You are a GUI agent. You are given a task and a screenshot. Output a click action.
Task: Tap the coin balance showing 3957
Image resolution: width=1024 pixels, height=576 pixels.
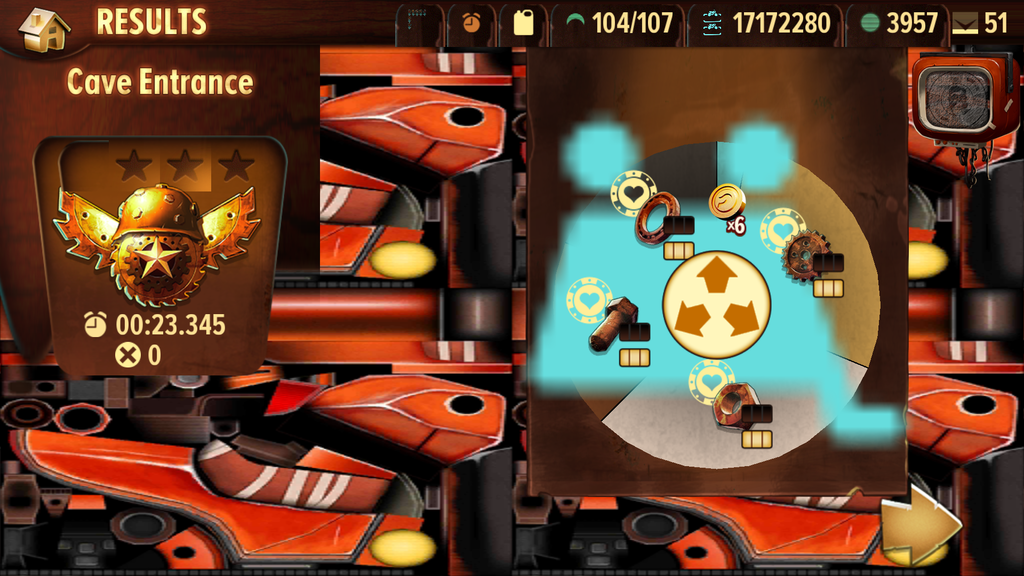[x=899, y=23]
